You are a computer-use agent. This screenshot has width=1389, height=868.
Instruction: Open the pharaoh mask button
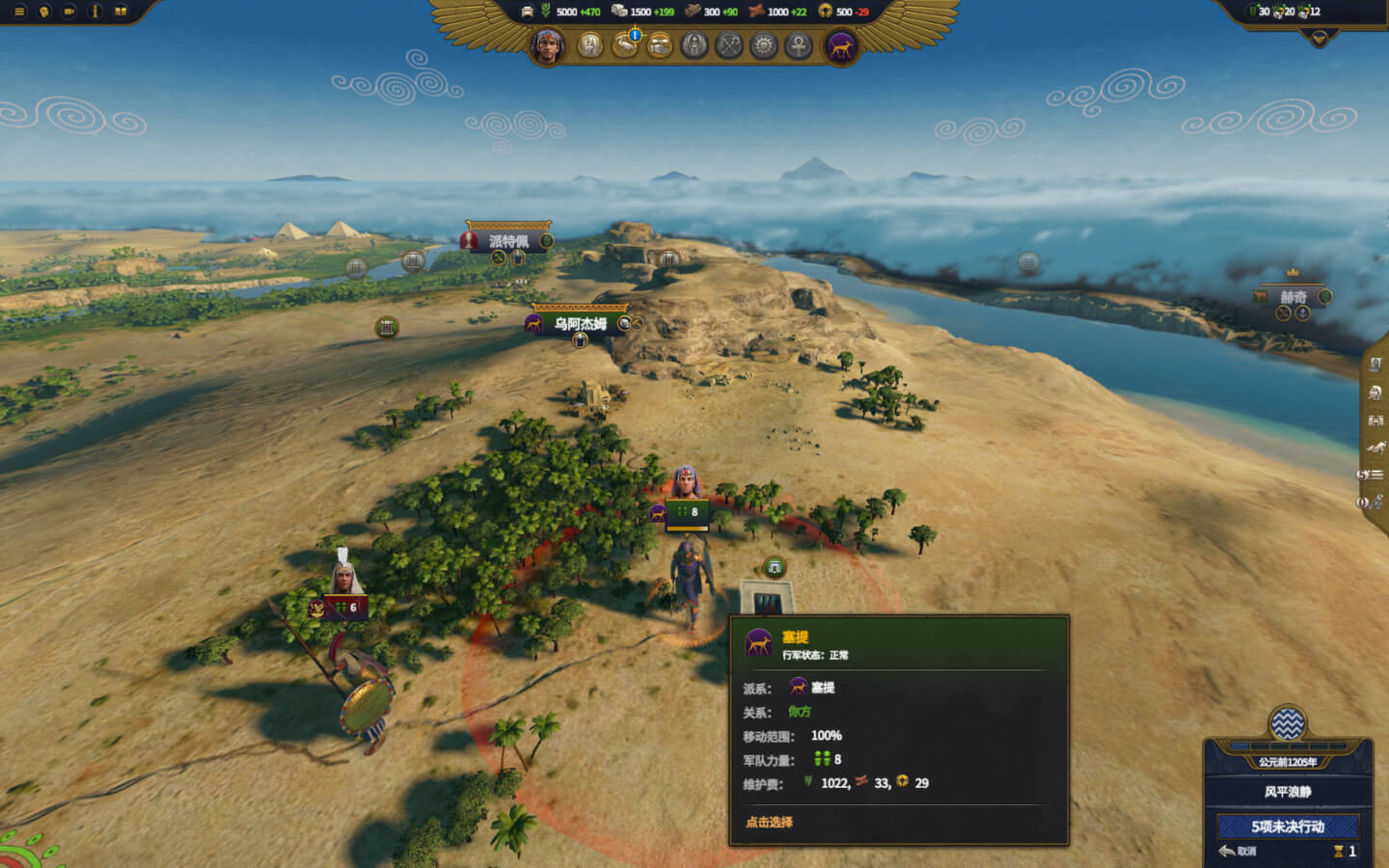694,45
